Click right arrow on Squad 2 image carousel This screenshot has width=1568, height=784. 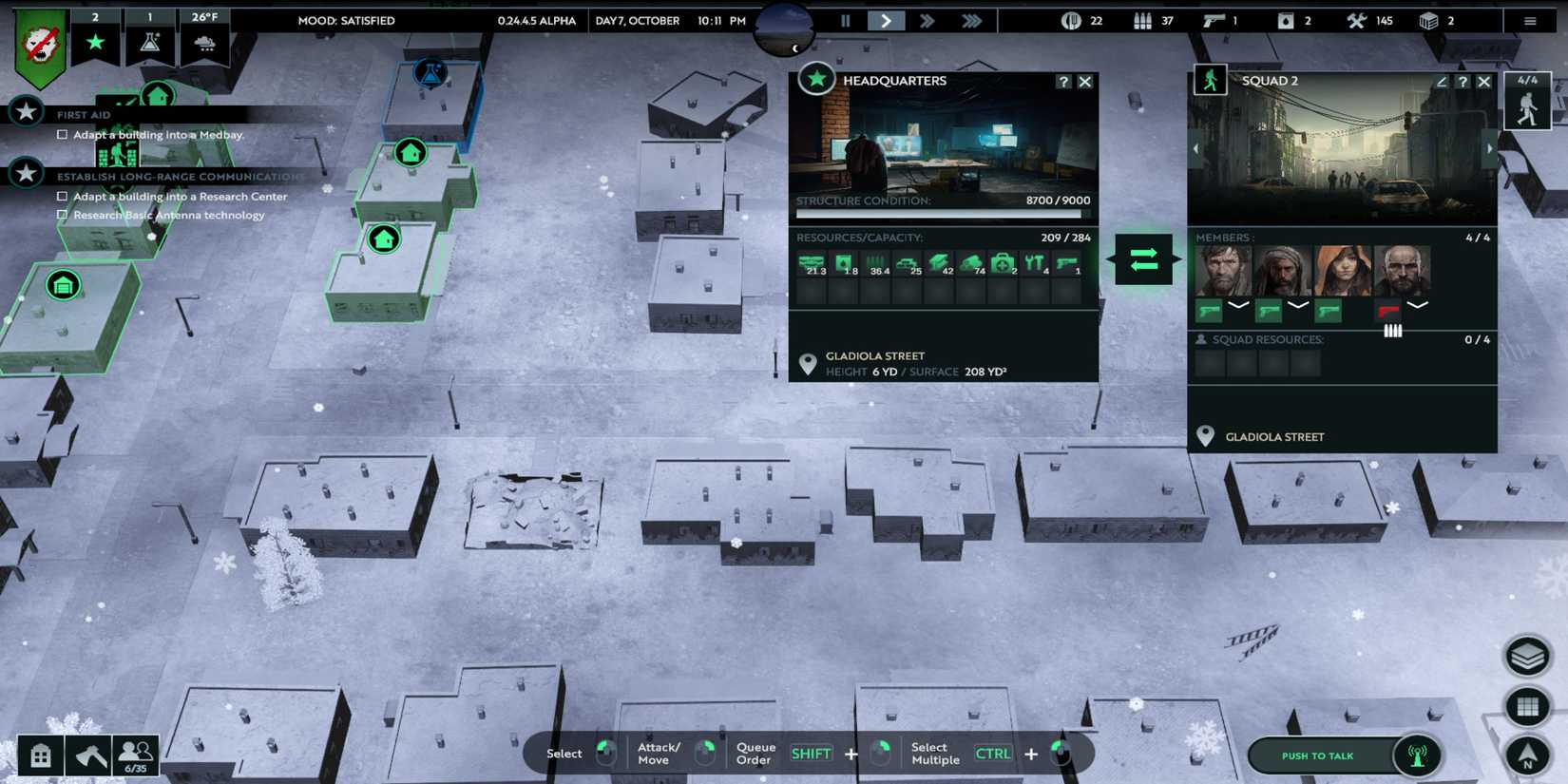(x=1488, y=147)
